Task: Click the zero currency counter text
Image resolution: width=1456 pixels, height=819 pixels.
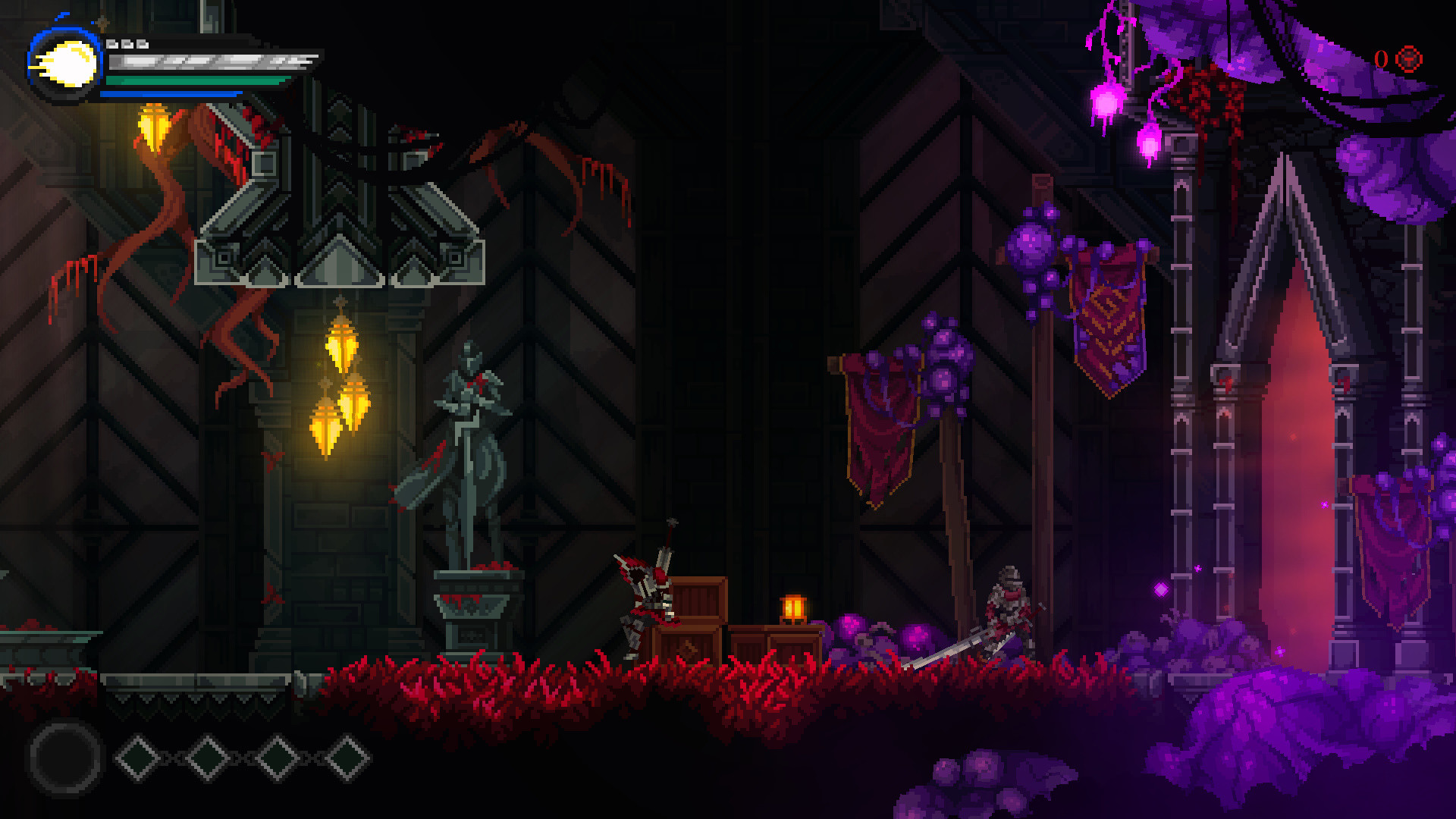Action: (1382, 59)
